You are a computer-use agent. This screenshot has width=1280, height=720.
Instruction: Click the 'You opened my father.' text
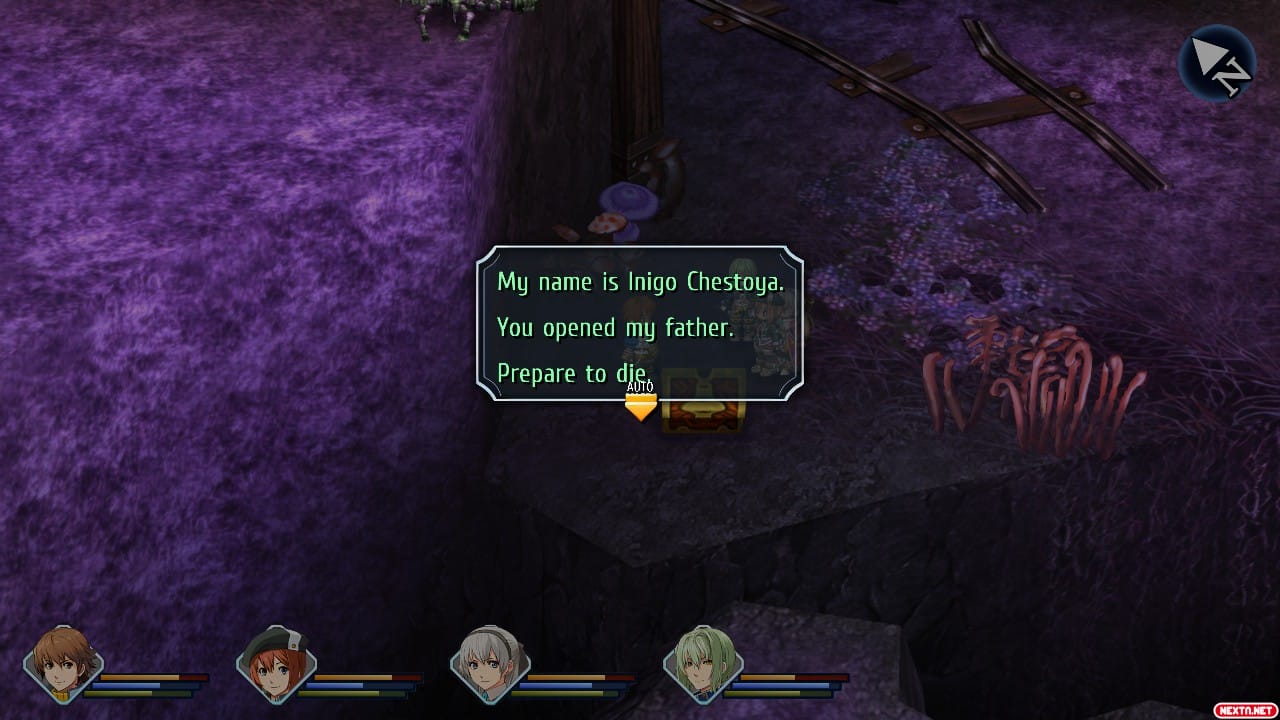(615, 327)
